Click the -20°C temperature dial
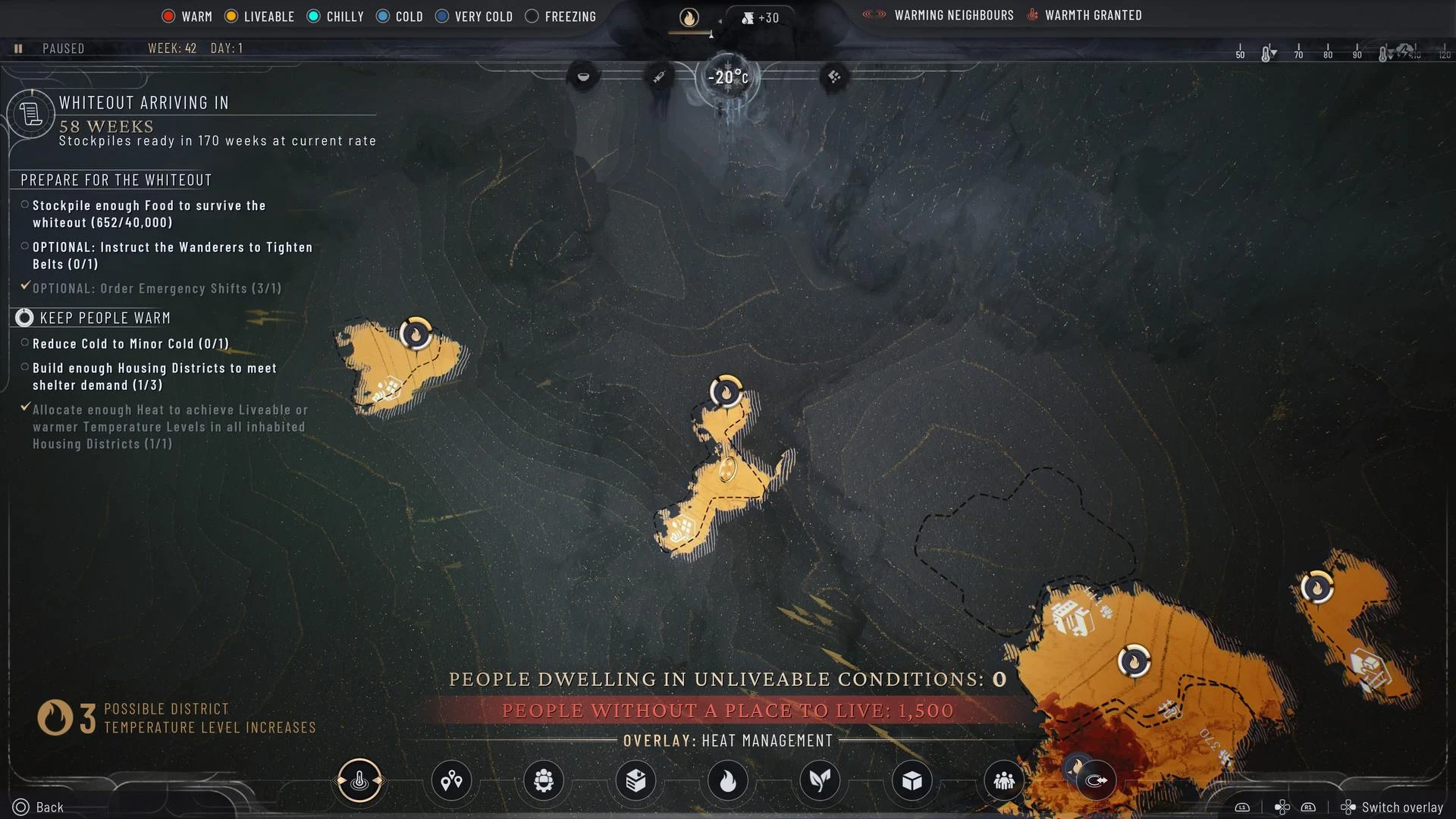The image size is (1456, 819). pyautogui.click(x=727, y=77)
